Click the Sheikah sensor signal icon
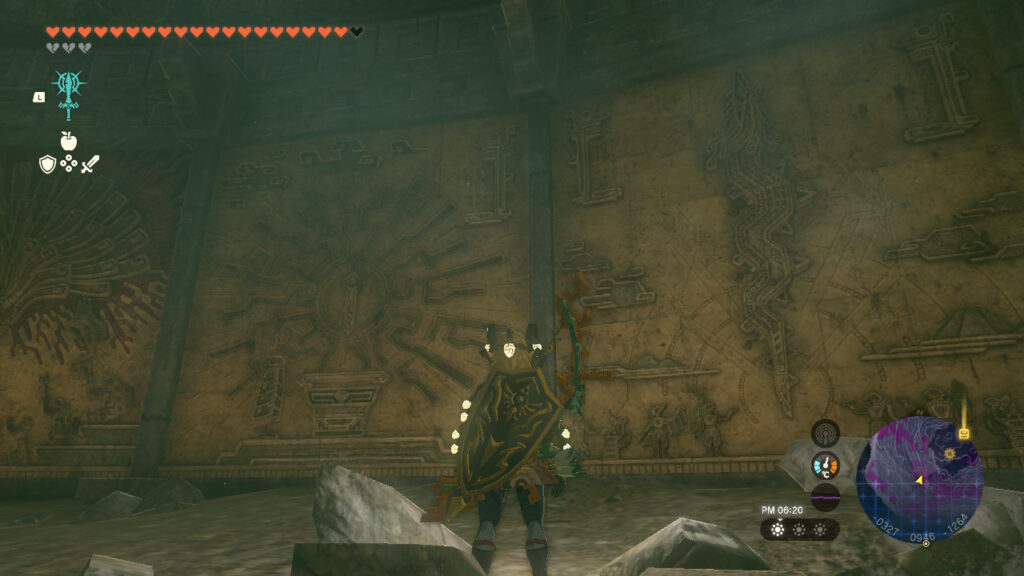Image resolution: width=1024 pixels, height=576 pixels. 825,435
